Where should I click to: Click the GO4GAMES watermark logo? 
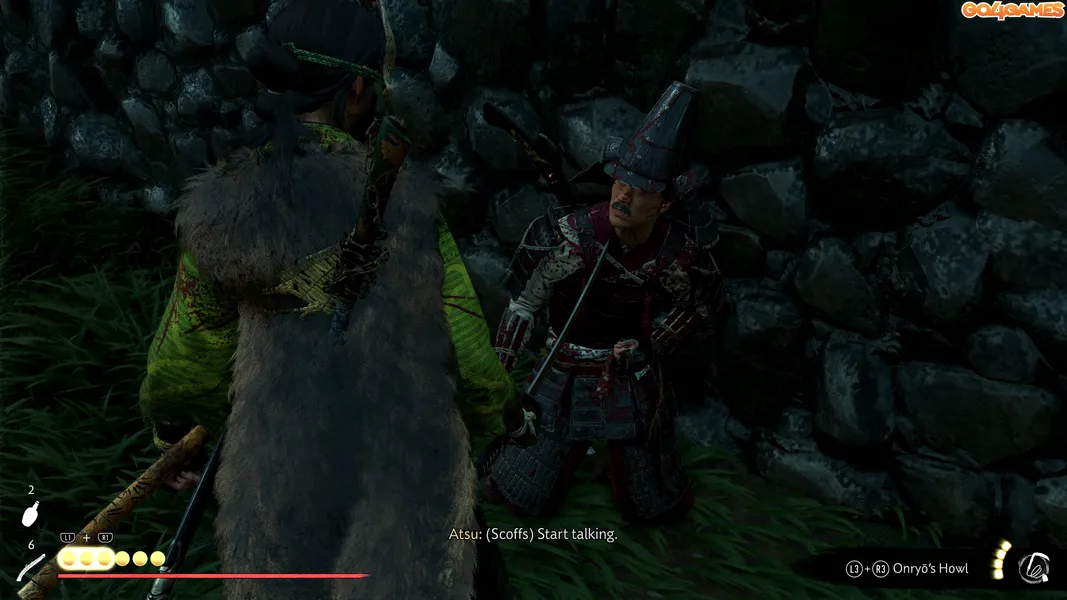click(1010, 11)
